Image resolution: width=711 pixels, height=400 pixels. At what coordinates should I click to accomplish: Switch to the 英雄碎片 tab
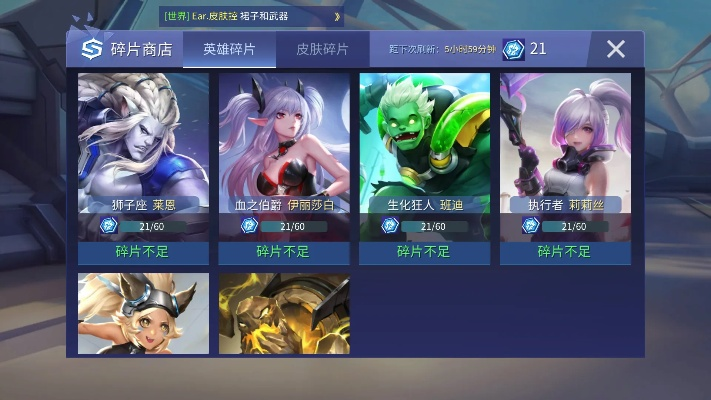(229, 49)
